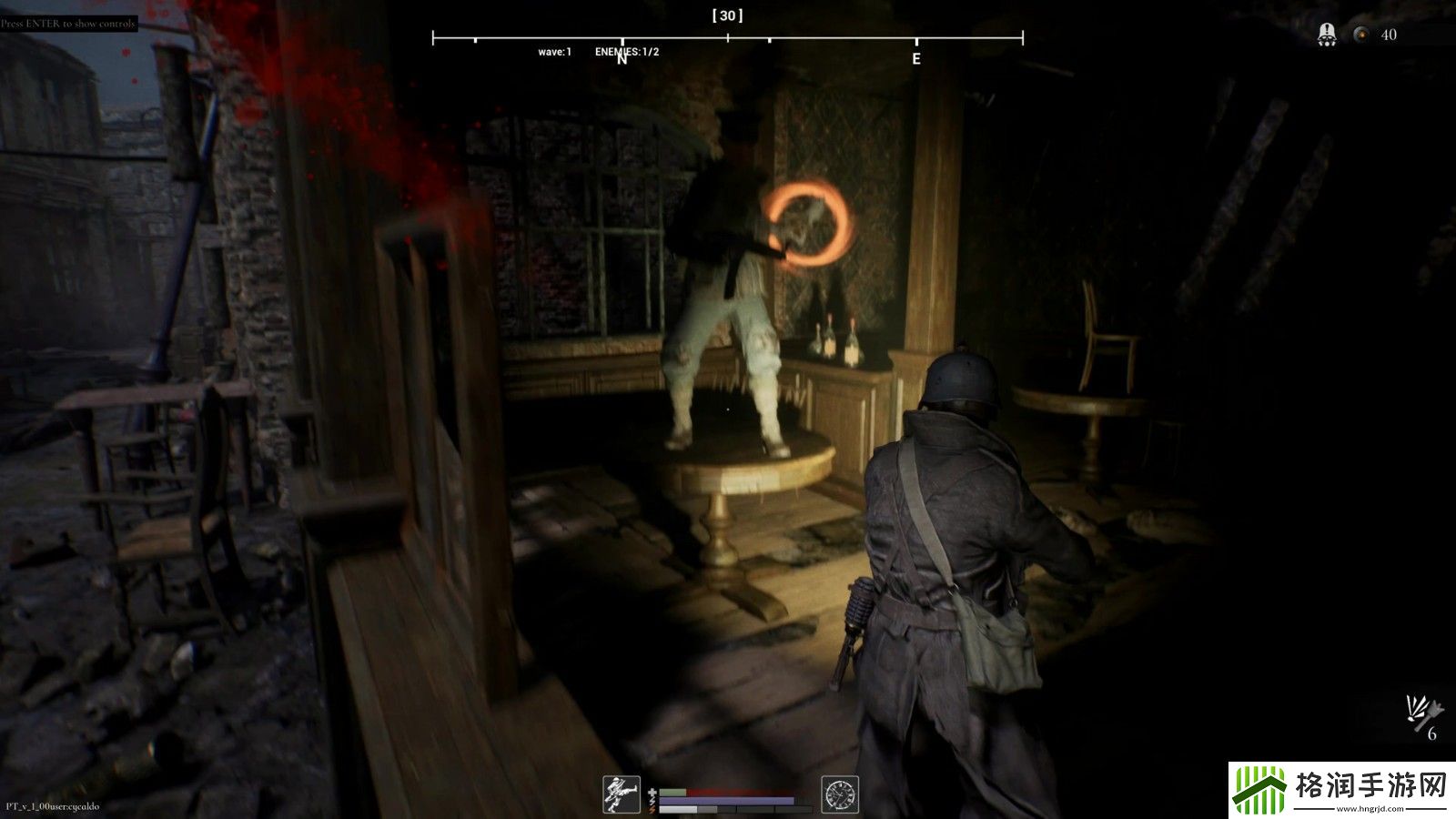
Task: Choose the stick grenade icon
Action: [1424, 710]
